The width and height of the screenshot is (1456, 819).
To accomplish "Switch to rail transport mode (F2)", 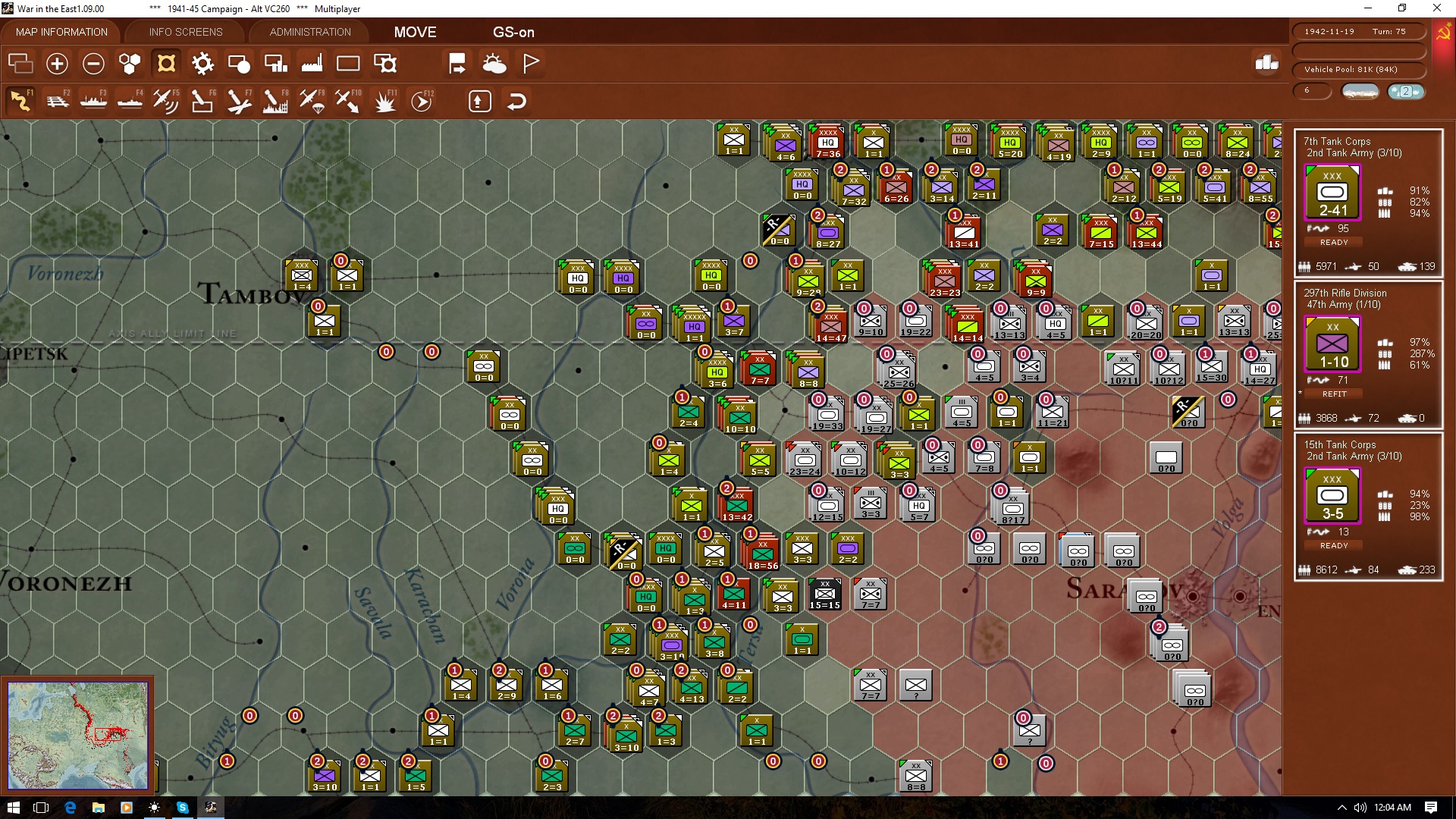I will [58, 100].
